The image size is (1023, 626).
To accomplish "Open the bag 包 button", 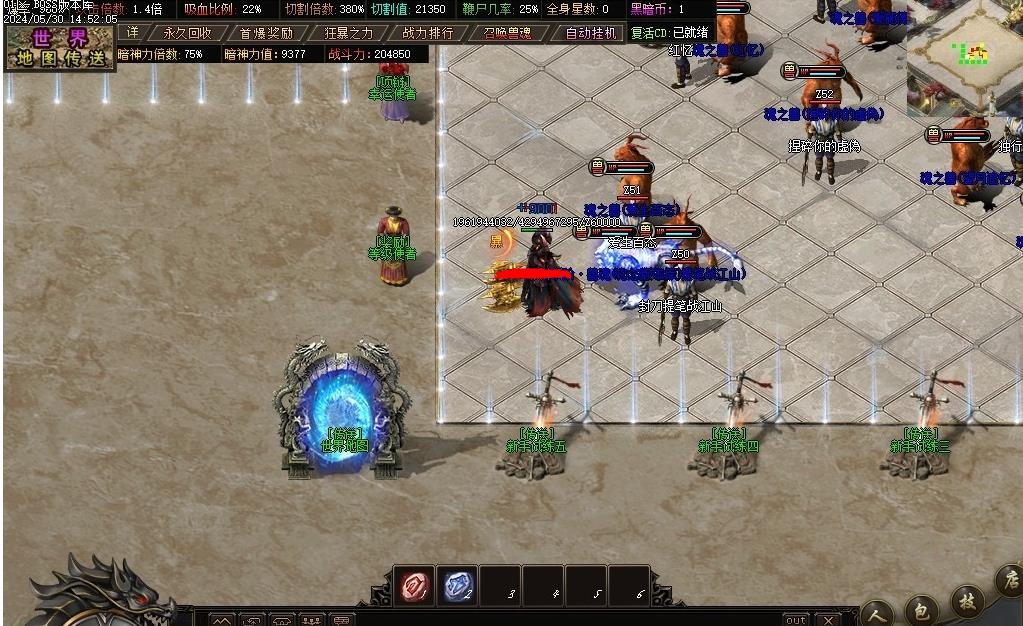I will 921,608.
